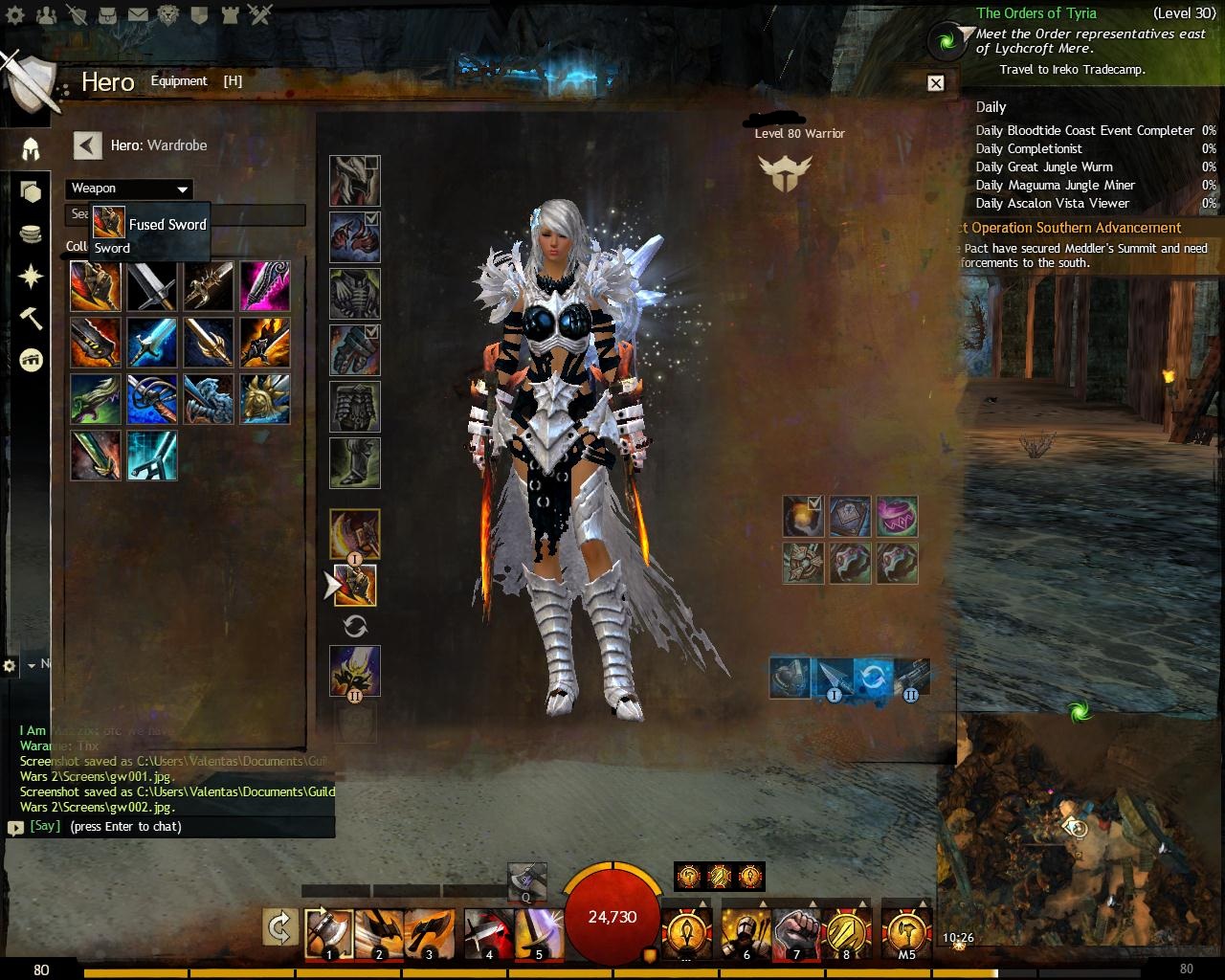Swap weapon sets with circular arrows button
Viewport: 1225px width, 980px height.
point(355,627)
